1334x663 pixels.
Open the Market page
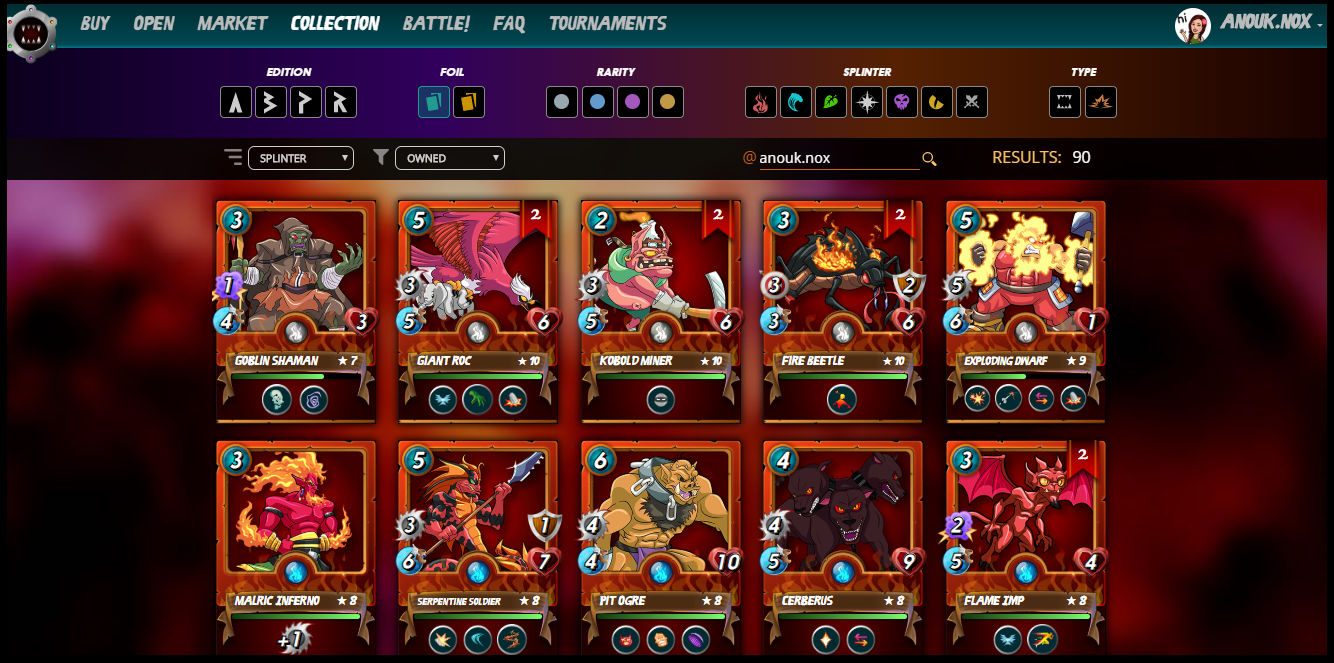(x=232, y=23)
